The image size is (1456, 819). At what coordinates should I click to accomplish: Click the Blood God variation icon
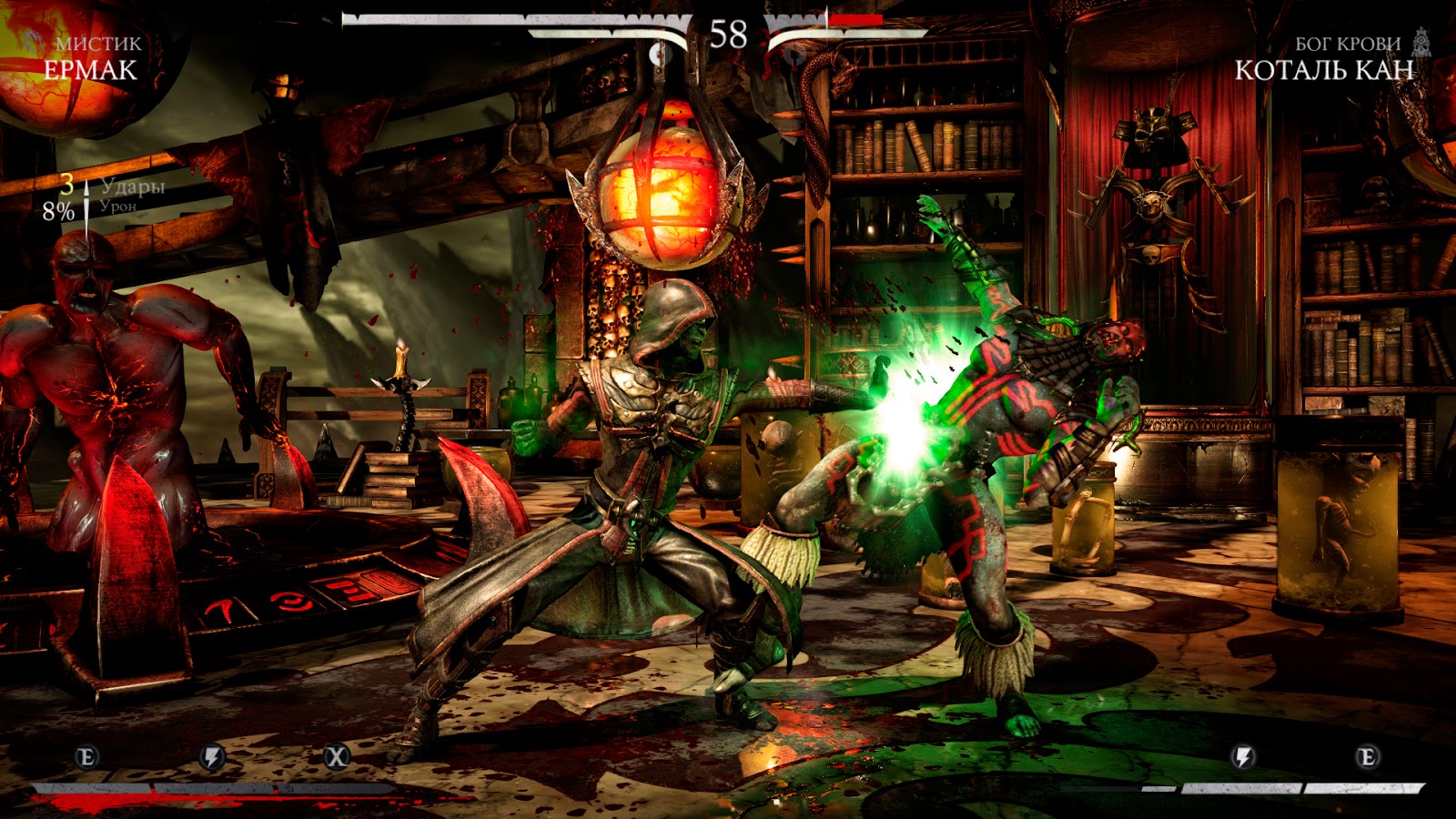(1421, 42)
